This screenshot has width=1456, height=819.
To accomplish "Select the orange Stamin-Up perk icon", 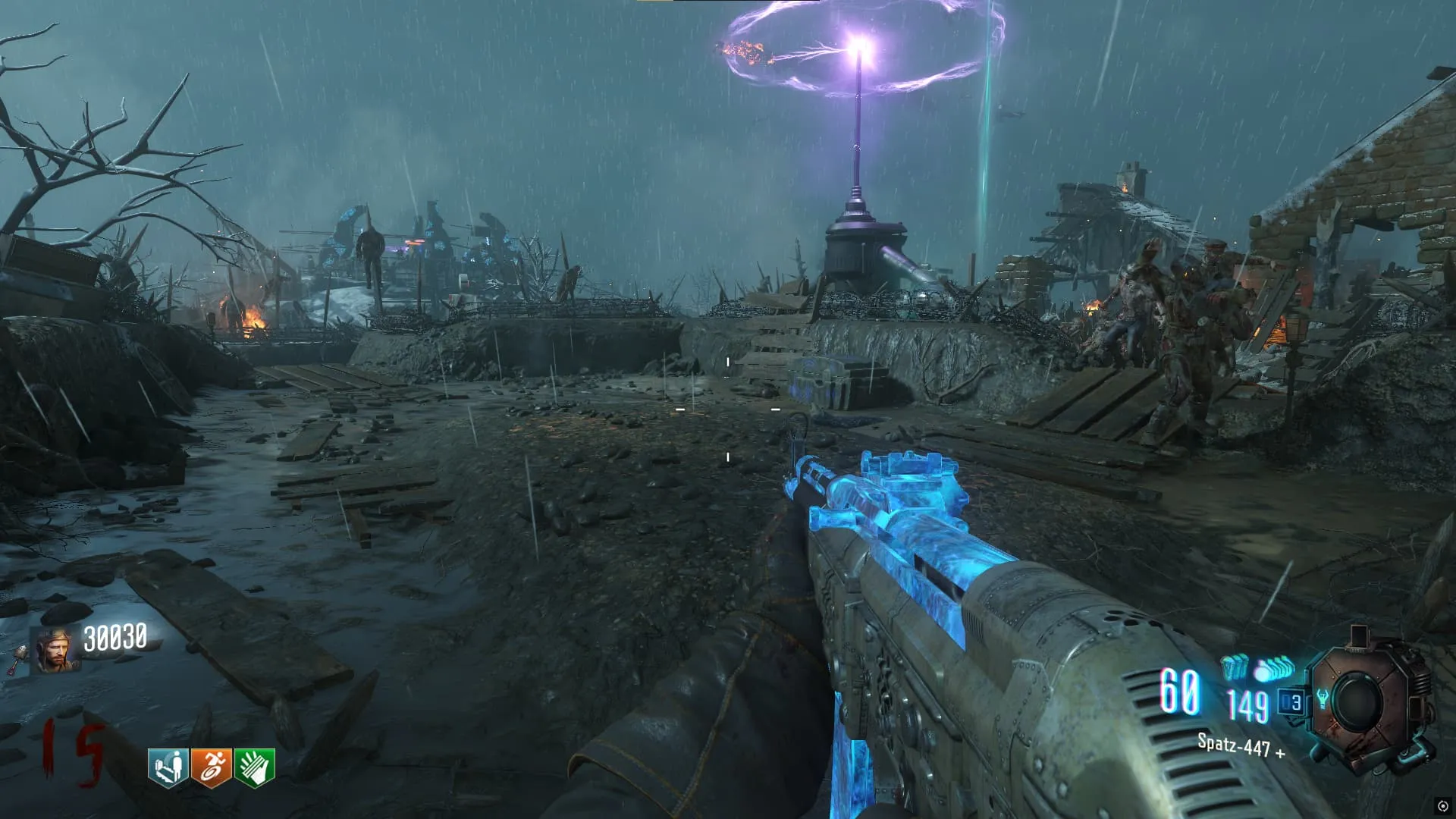I will (211, 767).
